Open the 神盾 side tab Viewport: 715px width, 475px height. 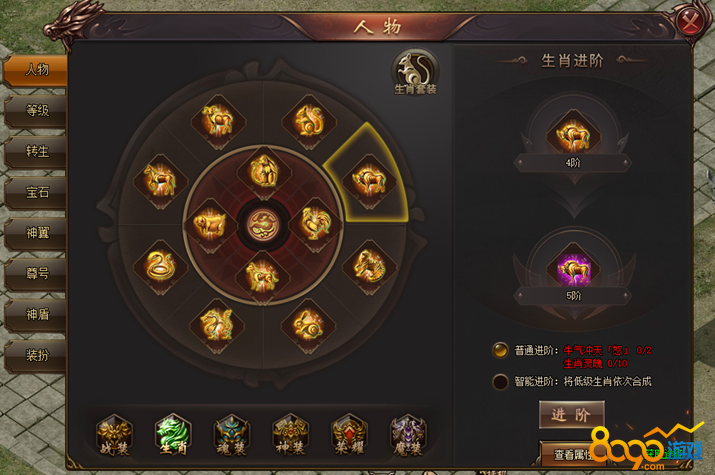tap(38, 313)
